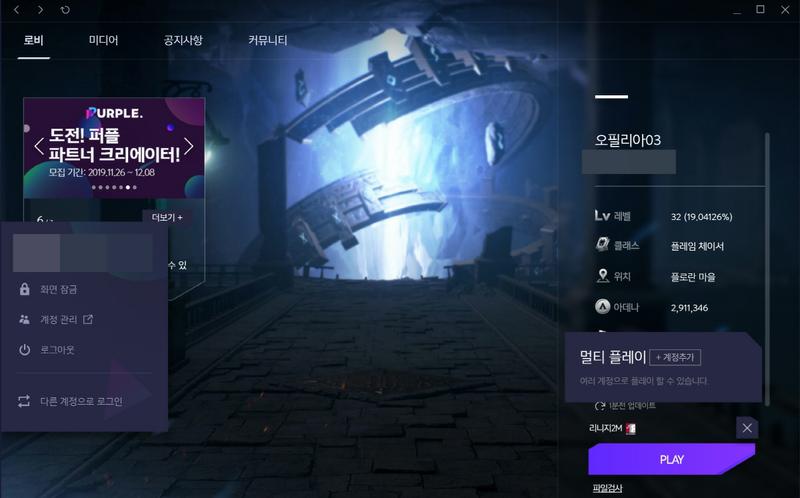
Task: Refresh character info next to 1분전 업데이트
Action: (x=600, y=406)
